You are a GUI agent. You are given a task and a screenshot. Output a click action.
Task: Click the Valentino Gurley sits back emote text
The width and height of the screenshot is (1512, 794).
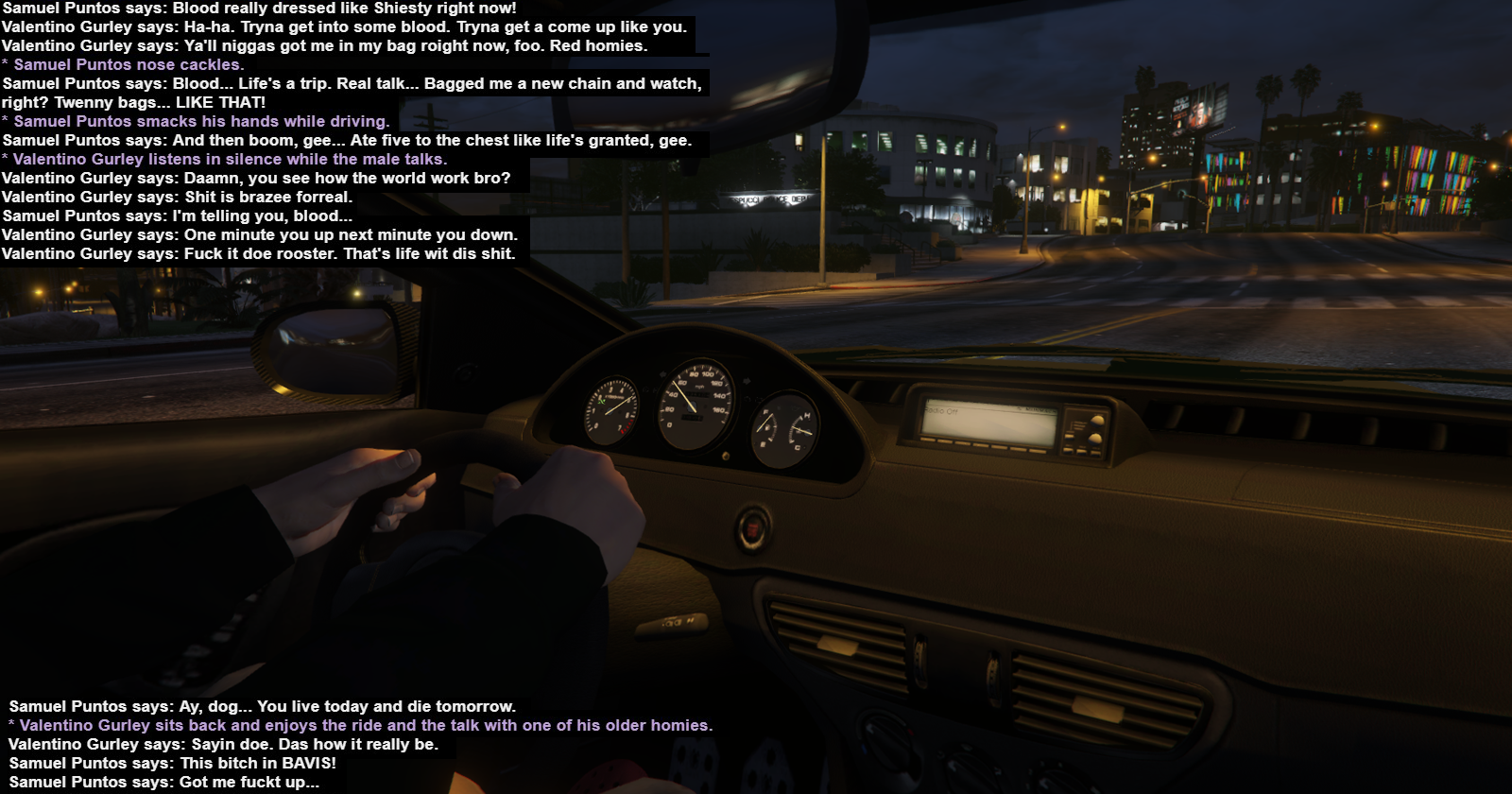coord(359,725)
